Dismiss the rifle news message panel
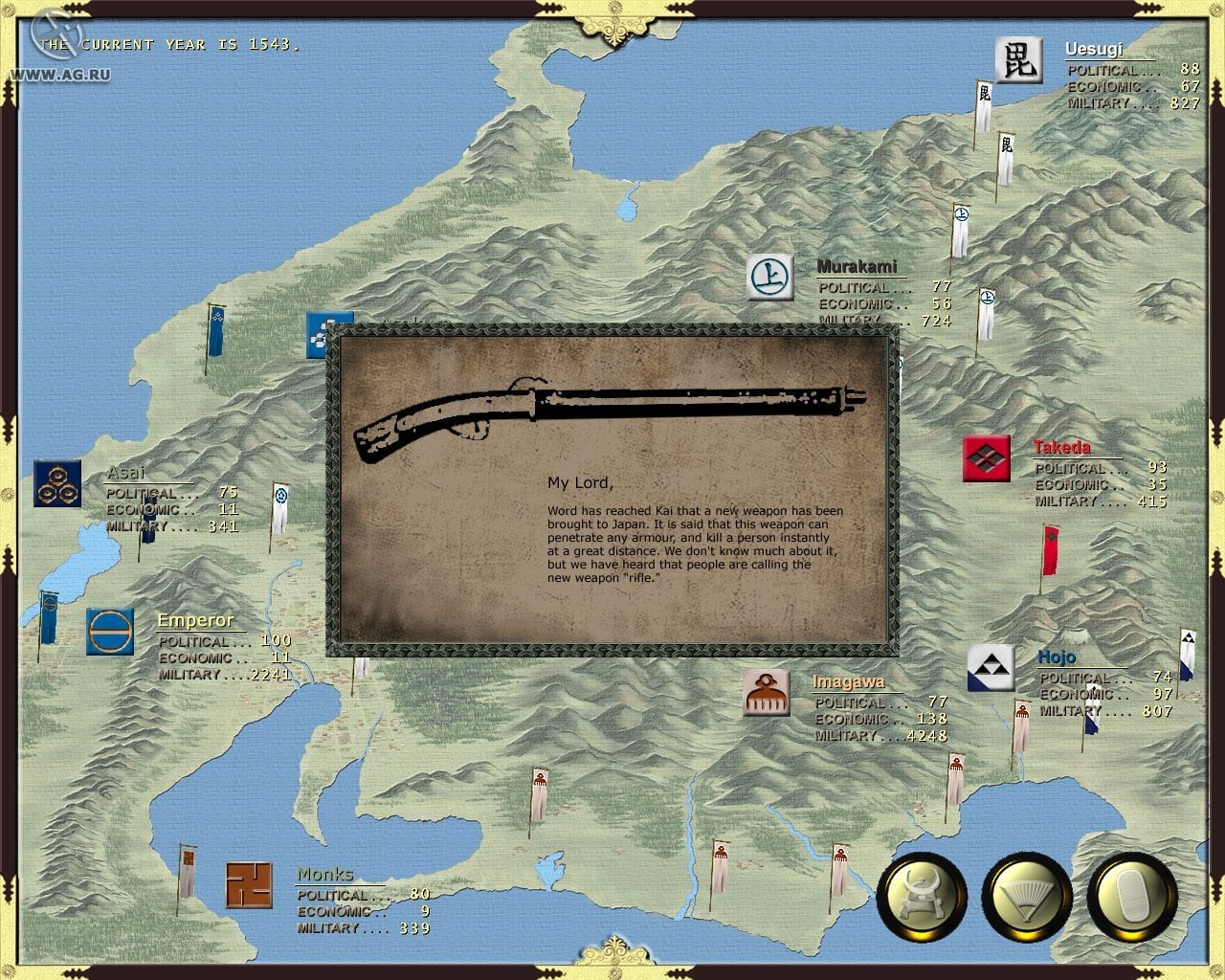 [612, 490]
